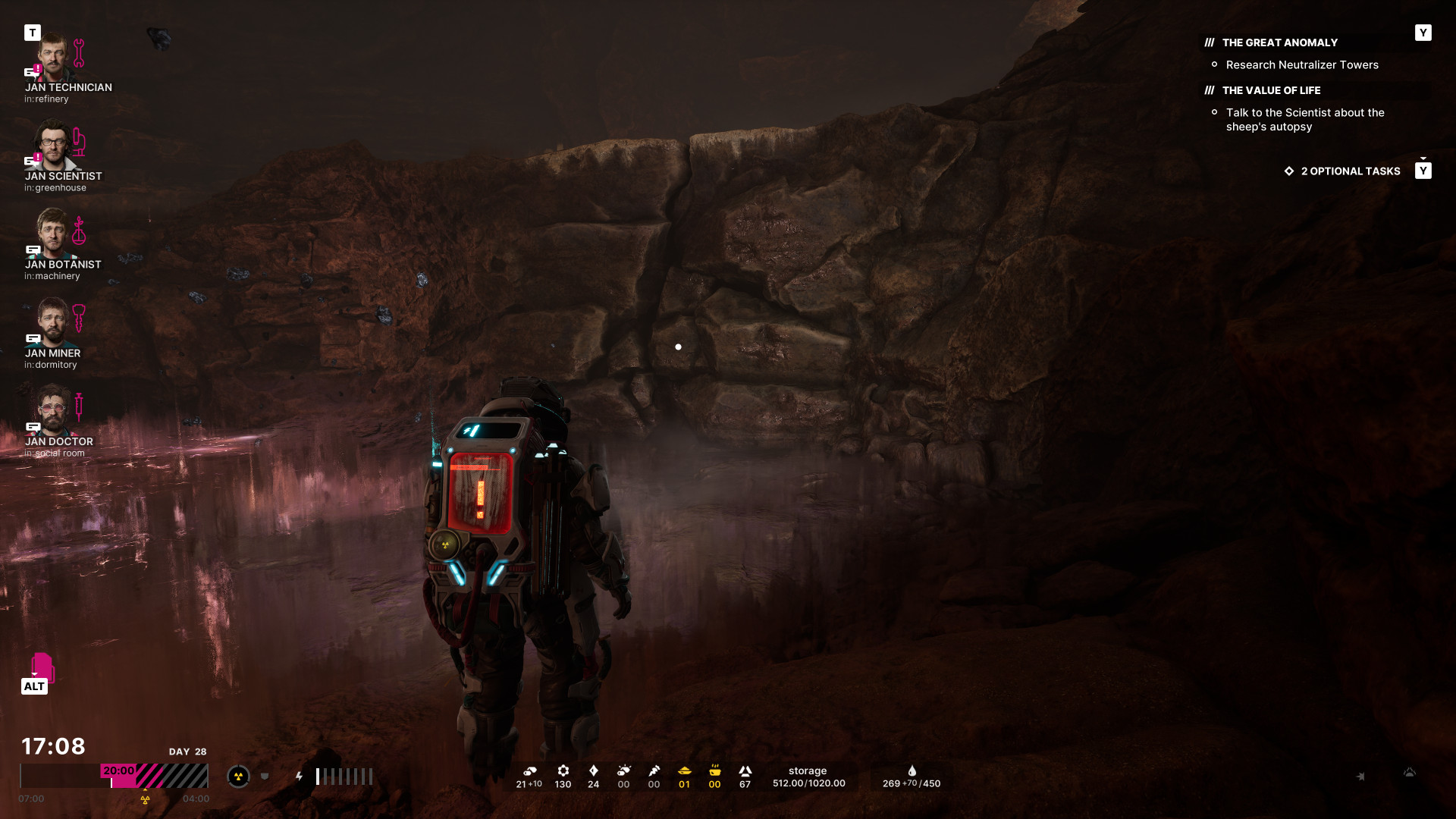
Task: Click the sheep's autopsy objective text
Action: [1304, 120]
